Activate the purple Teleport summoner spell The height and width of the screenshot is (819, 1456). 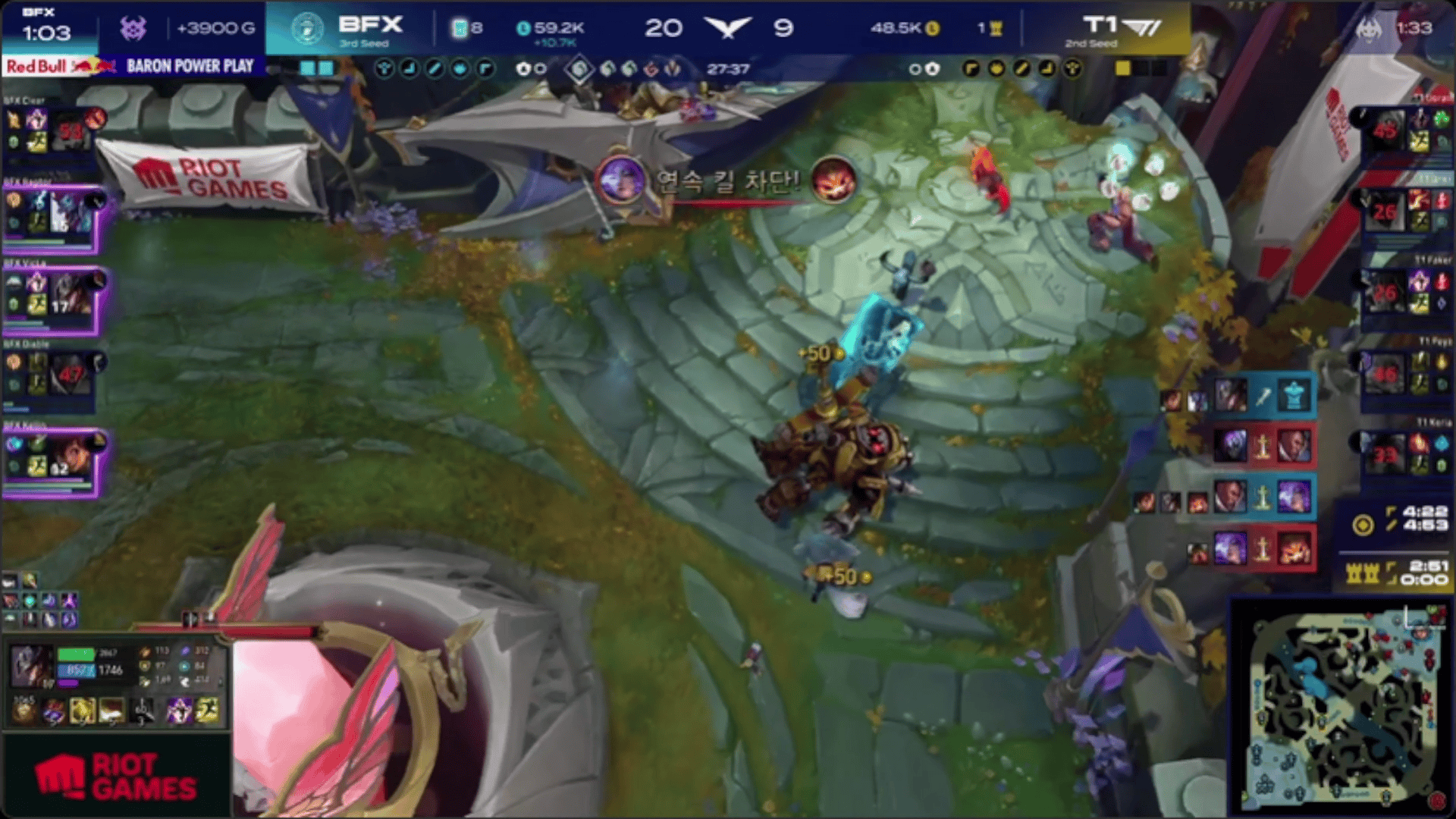[179, 711]
